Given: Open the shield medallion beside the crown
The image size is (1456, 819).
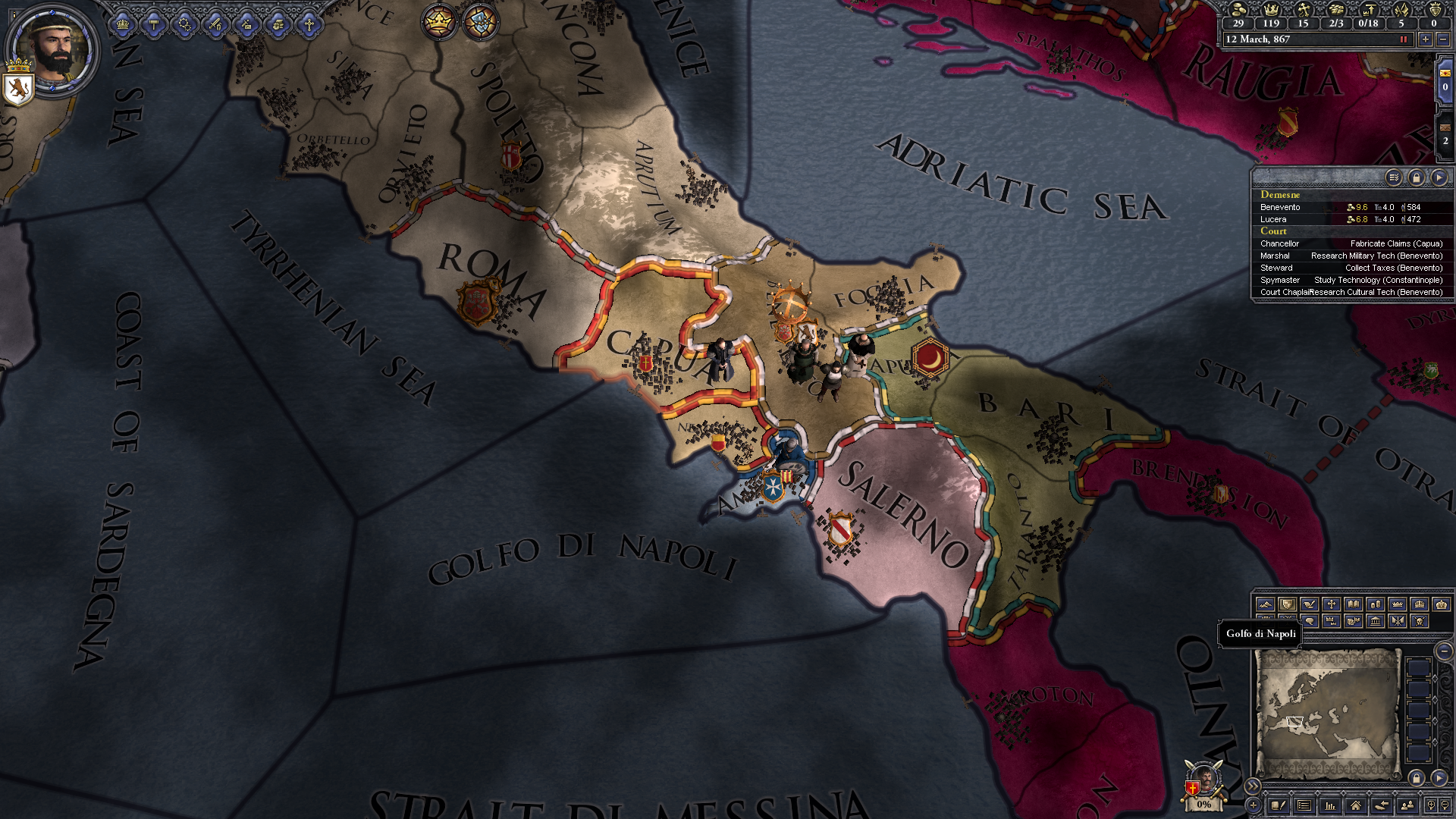Looking at the screenshot, I should point(480,22).
